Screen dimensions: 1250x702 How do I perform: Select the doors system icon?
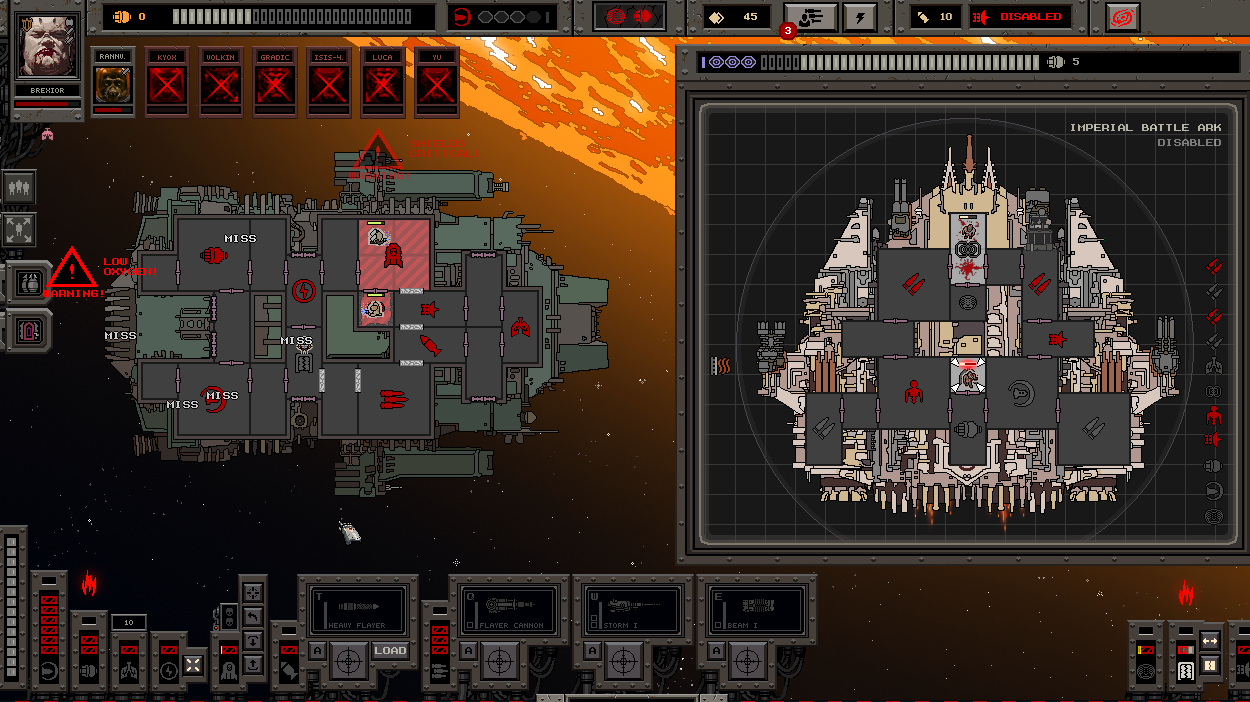(1184, 670)
